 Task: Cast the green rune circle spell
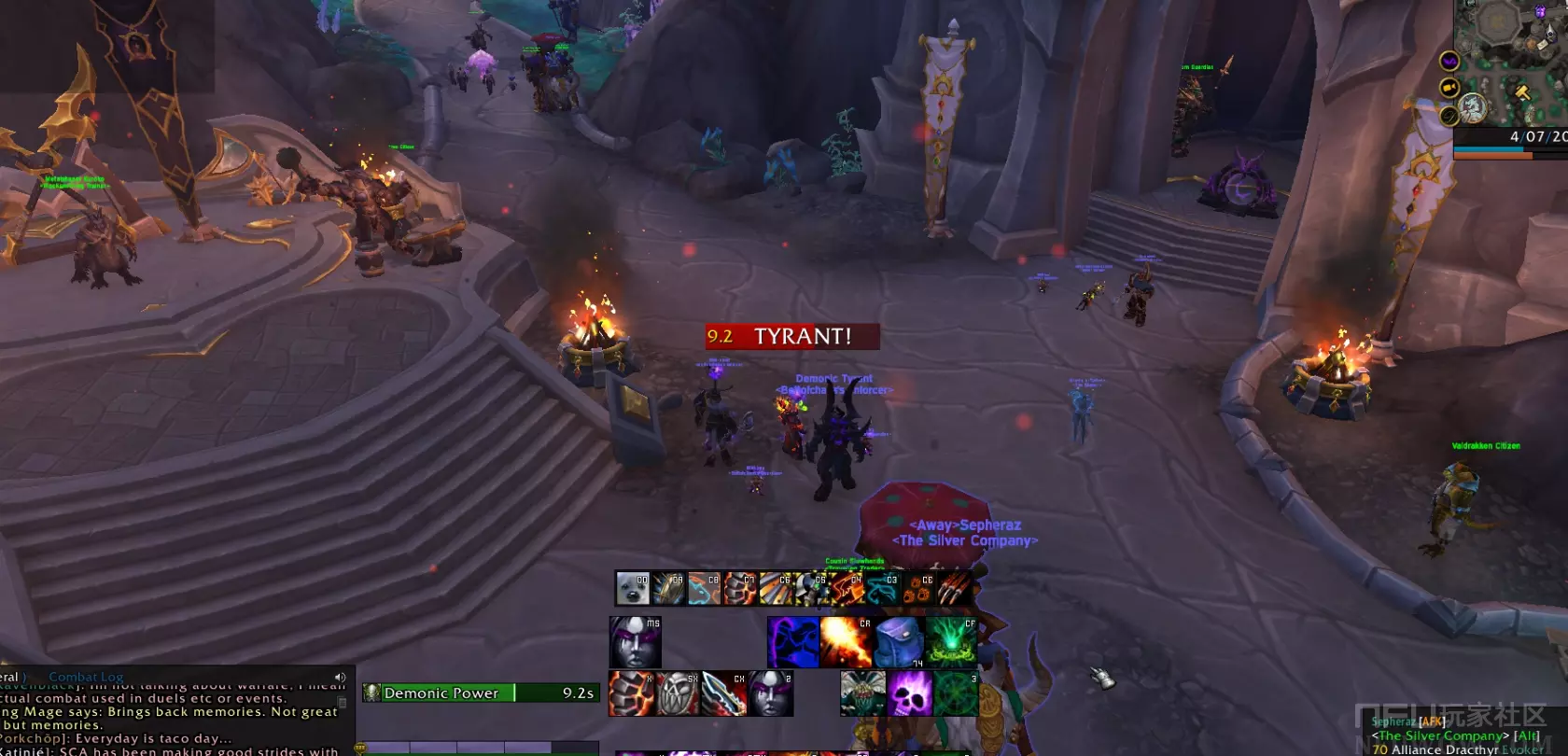click(x=955, y=693)
